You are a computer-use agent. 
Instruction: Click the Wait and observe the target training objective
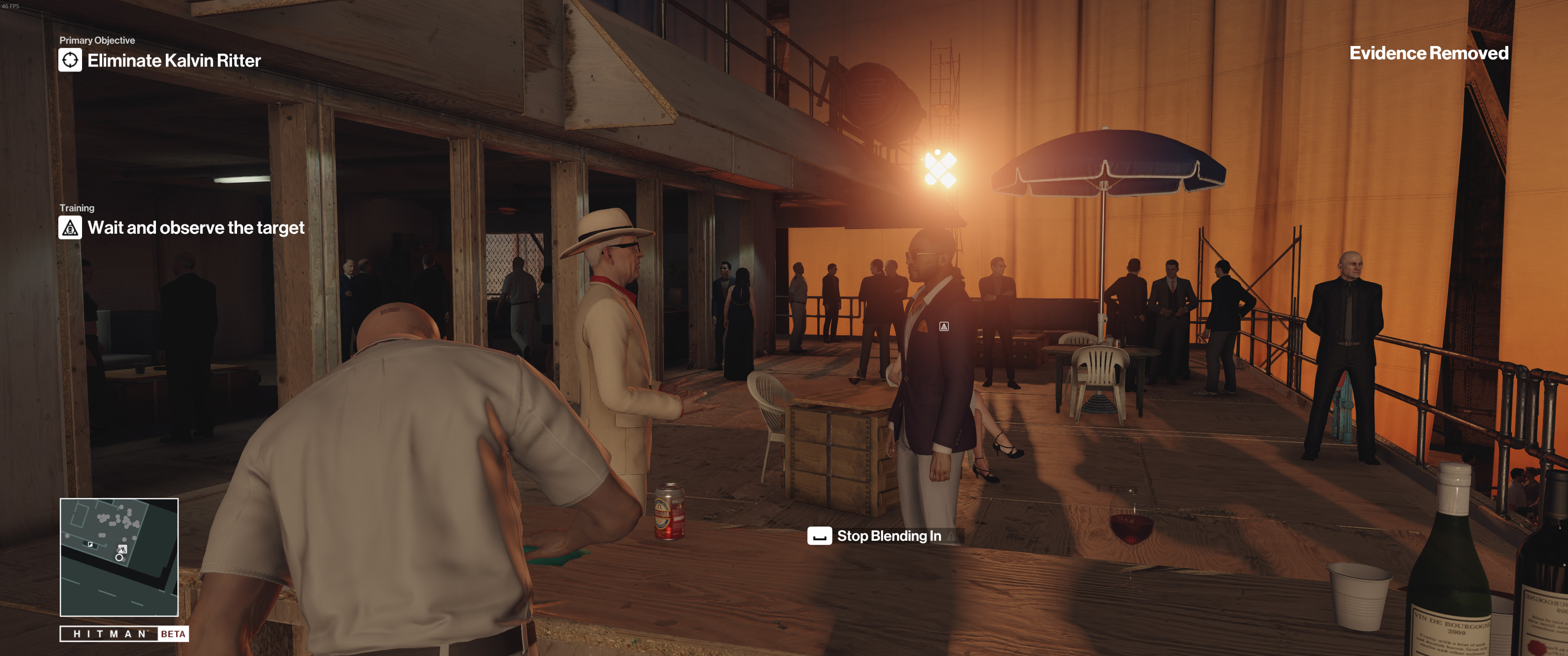click(196, 228)
